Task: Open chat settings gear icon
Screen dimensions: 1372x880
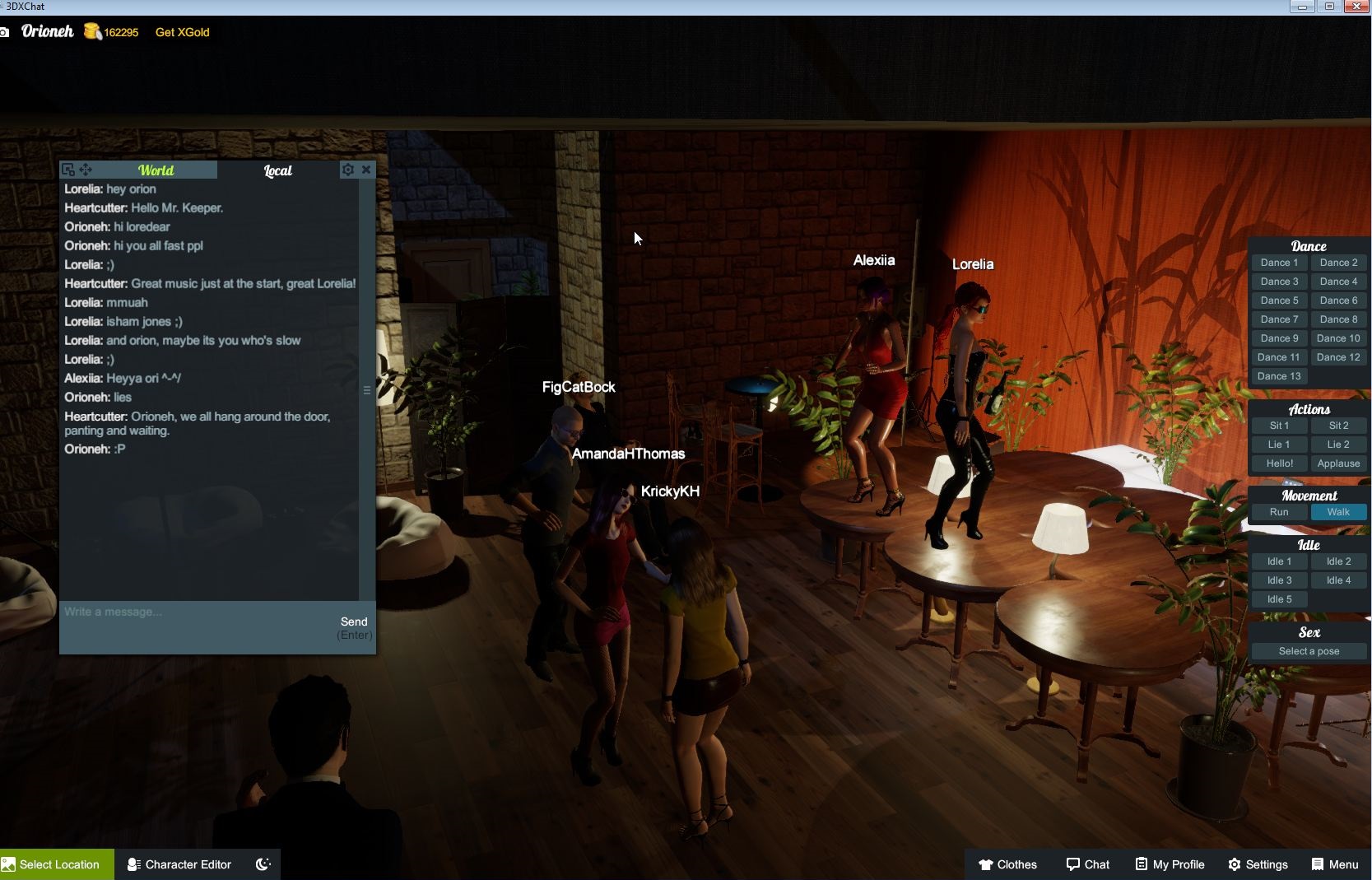Action: (x=348, y=170)
